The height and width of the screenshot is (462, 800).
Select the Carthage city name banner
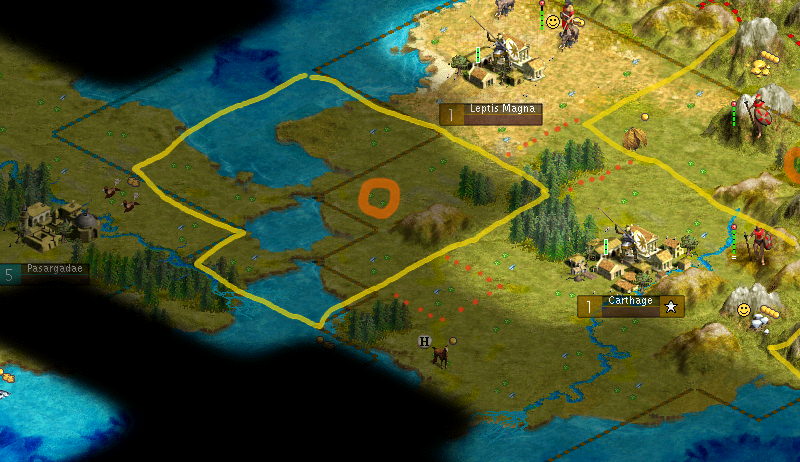pyautogui.click(x=631, y=306)
